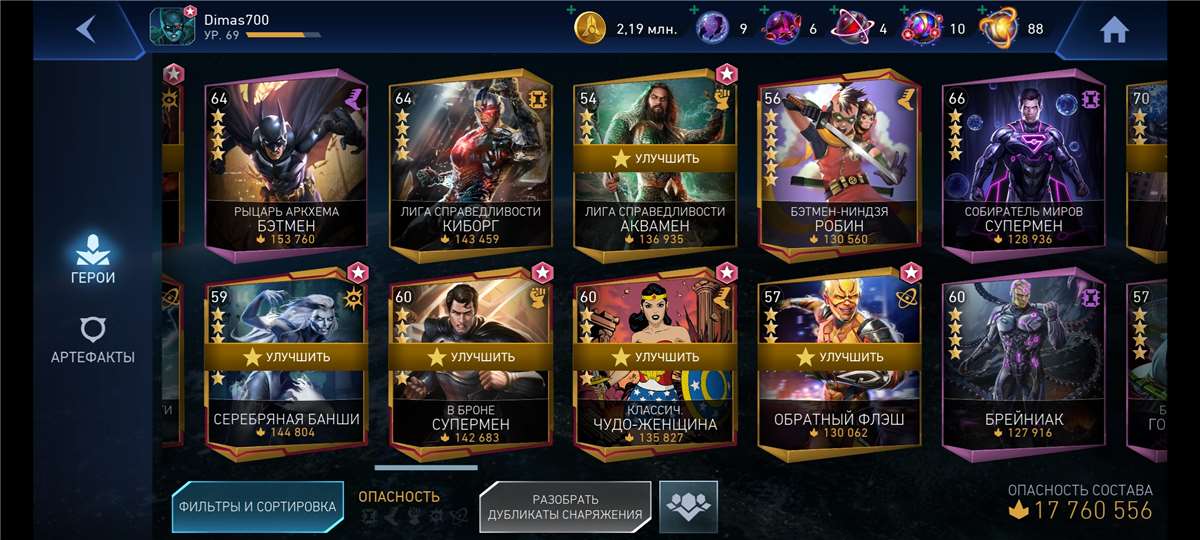Open Фильтры и сортировка
This screenshot has width=1200, height=540.
(x=257, y=506)
